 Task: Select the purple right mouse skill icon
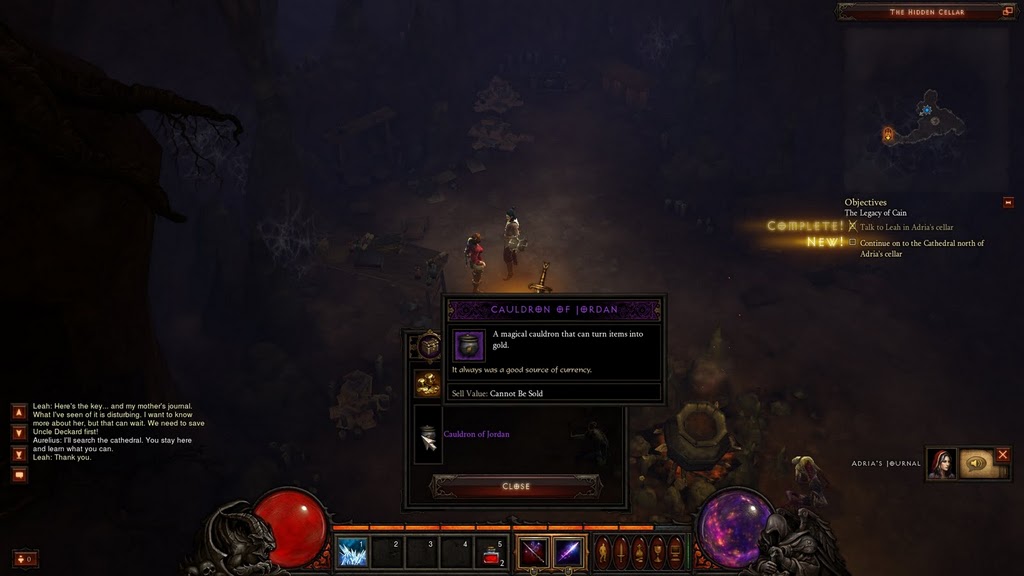point(568,552)
